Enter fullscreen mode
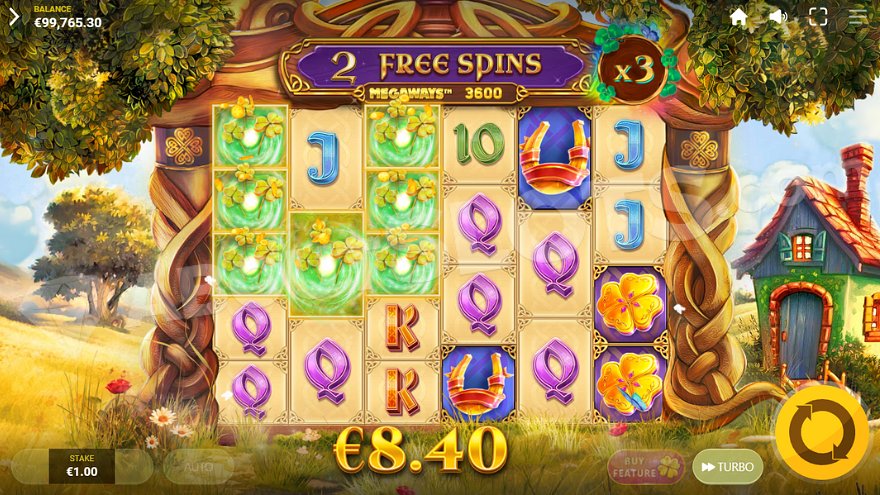880x495 pixels. point(818,17)
